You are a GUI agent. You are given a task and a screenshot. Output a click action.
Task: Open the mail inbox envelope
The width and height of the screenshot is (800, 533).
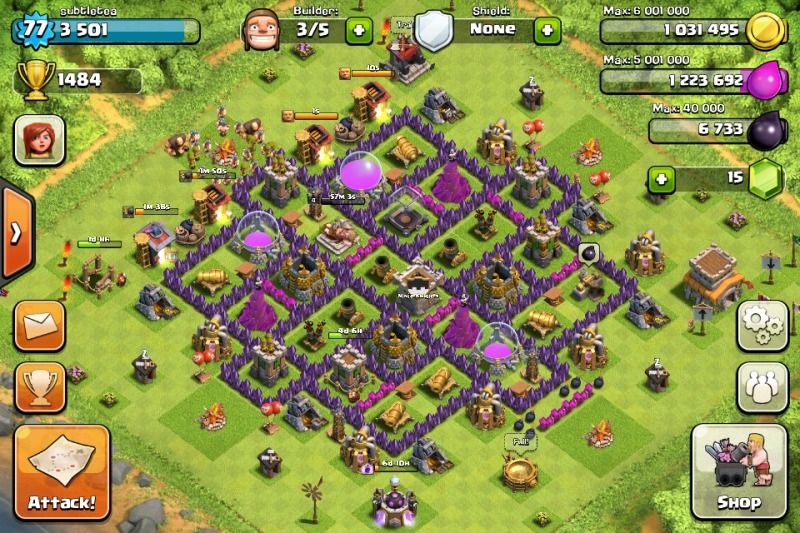point(40,325)
